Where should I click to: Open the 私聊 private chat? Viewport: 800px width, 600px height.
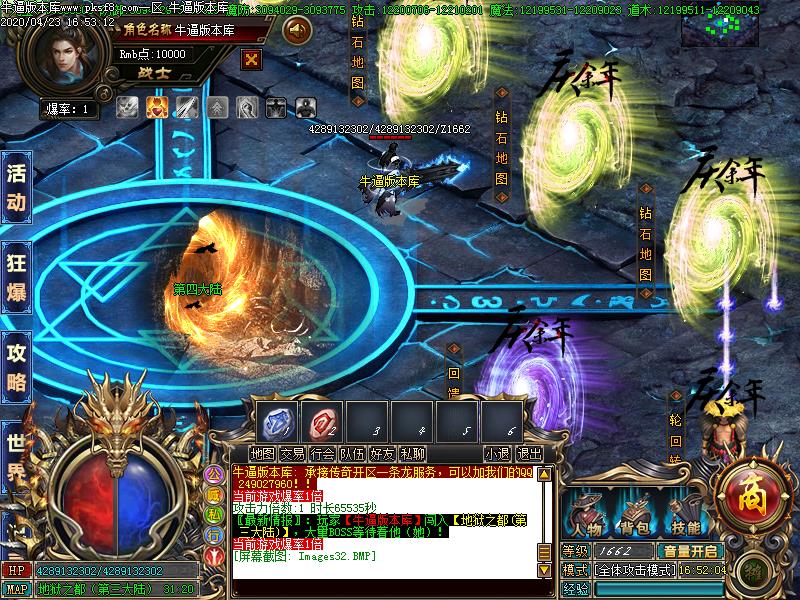412,453
